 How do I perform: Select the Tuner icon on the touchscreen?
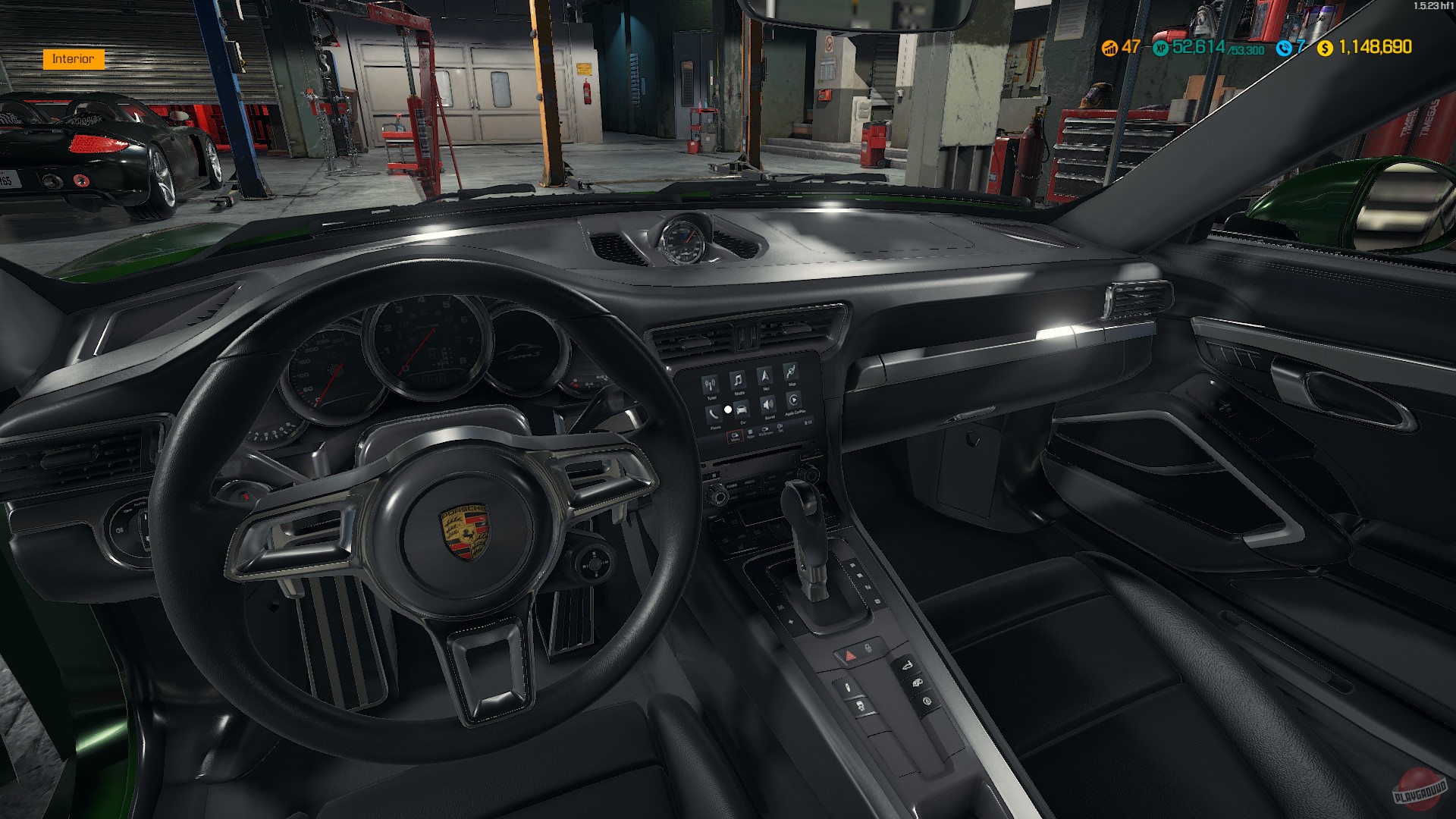click(x=710, y=383)
